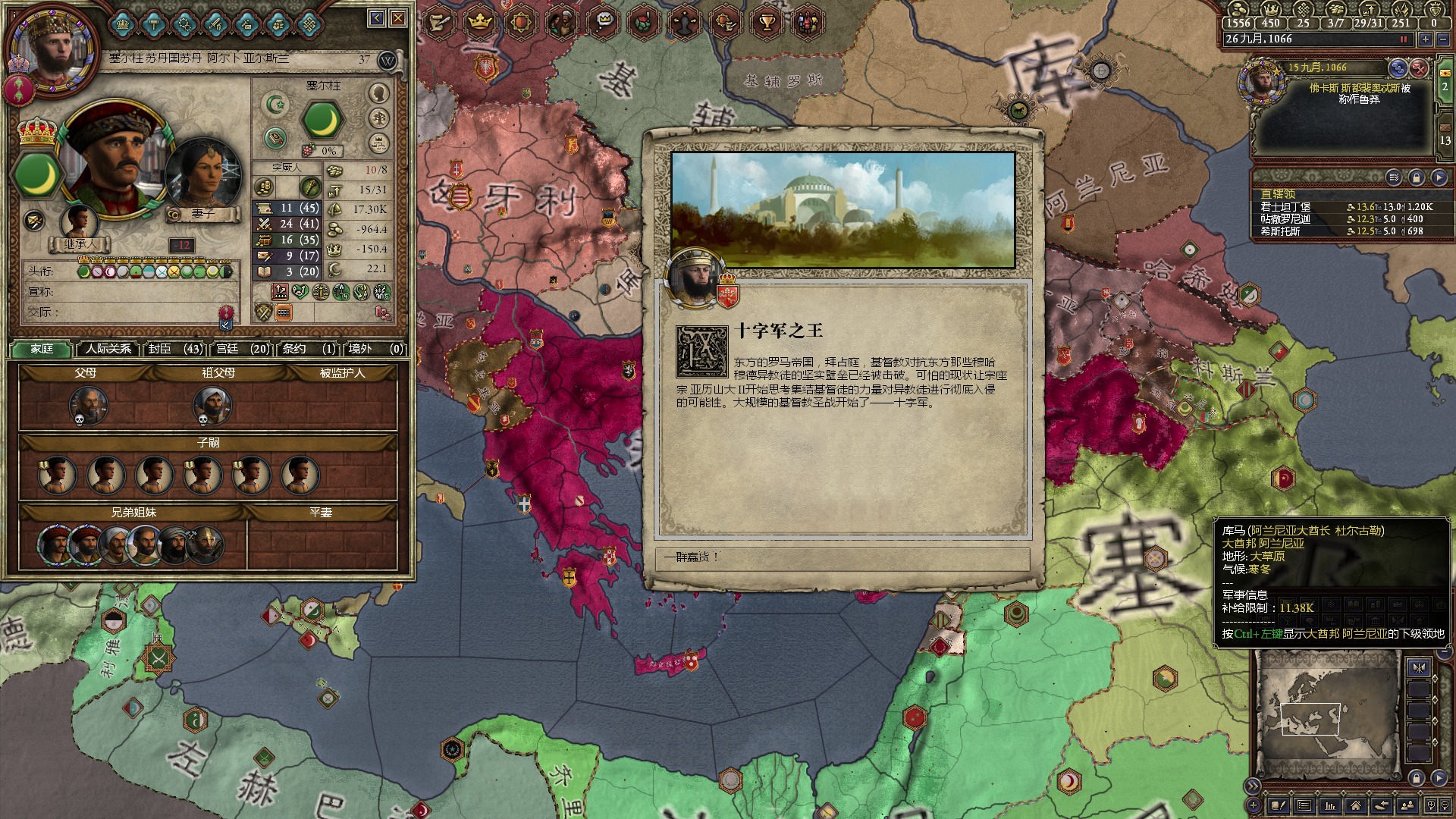The height and width of the screenshot is (819, 1456).
Task: Switch to the 境外 (0) tab
Action: 375,349
